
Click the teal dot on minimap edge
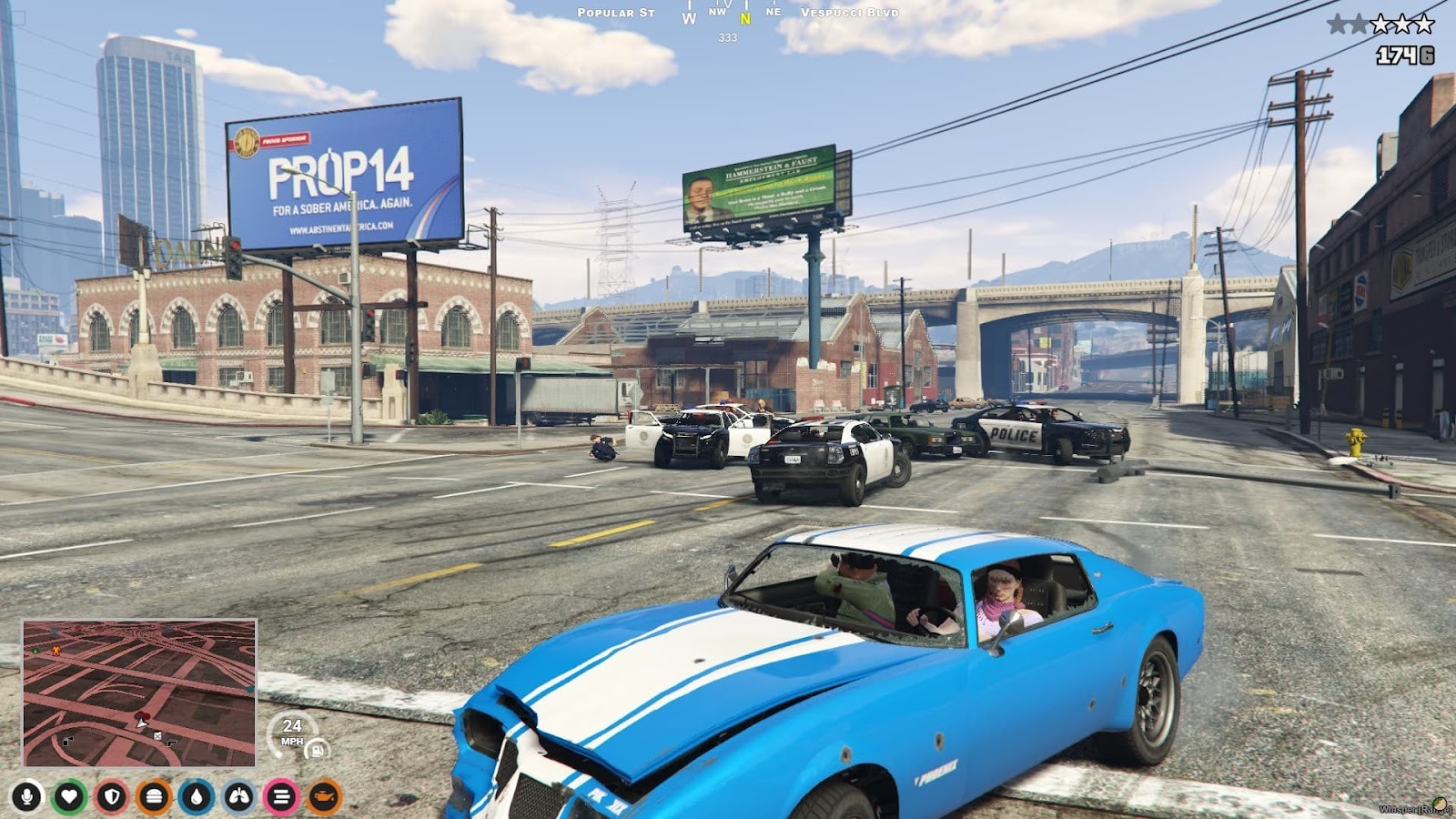(250, 689)
